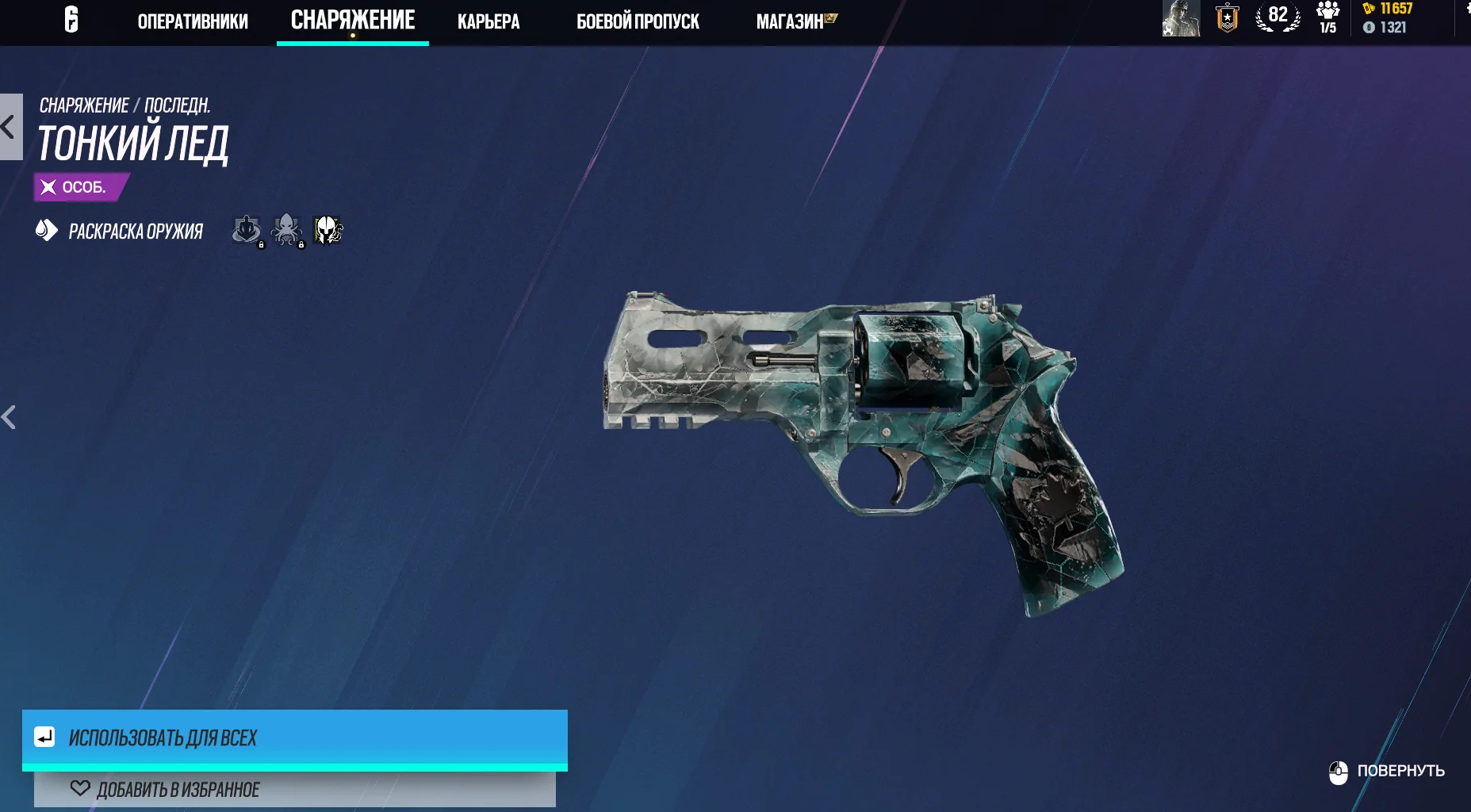
Task: Click the Rainbow Six logo home button
Action: pos(71,19)
